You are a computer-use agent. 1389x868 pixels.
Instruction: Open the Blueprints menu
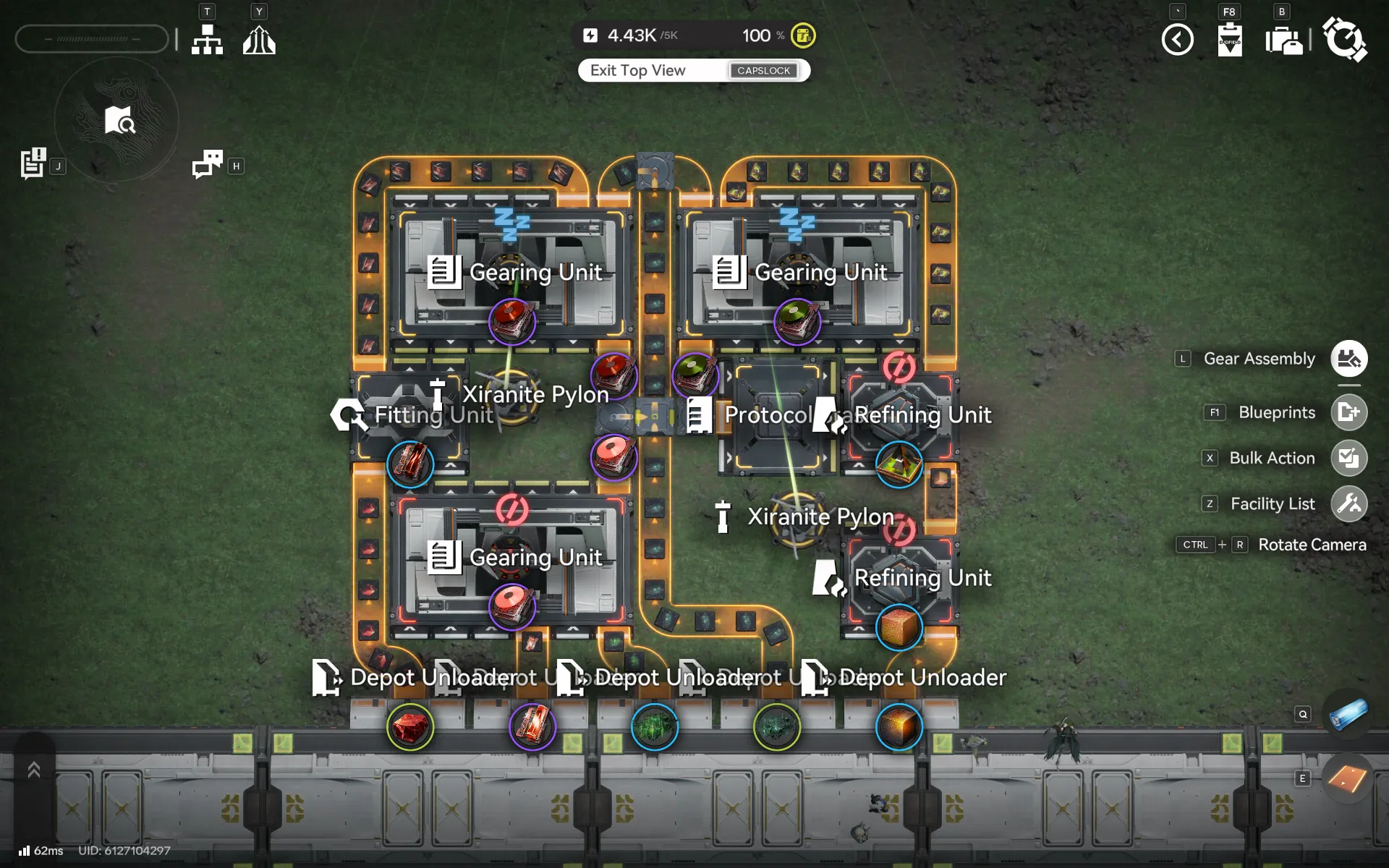tap(1348, 412)
